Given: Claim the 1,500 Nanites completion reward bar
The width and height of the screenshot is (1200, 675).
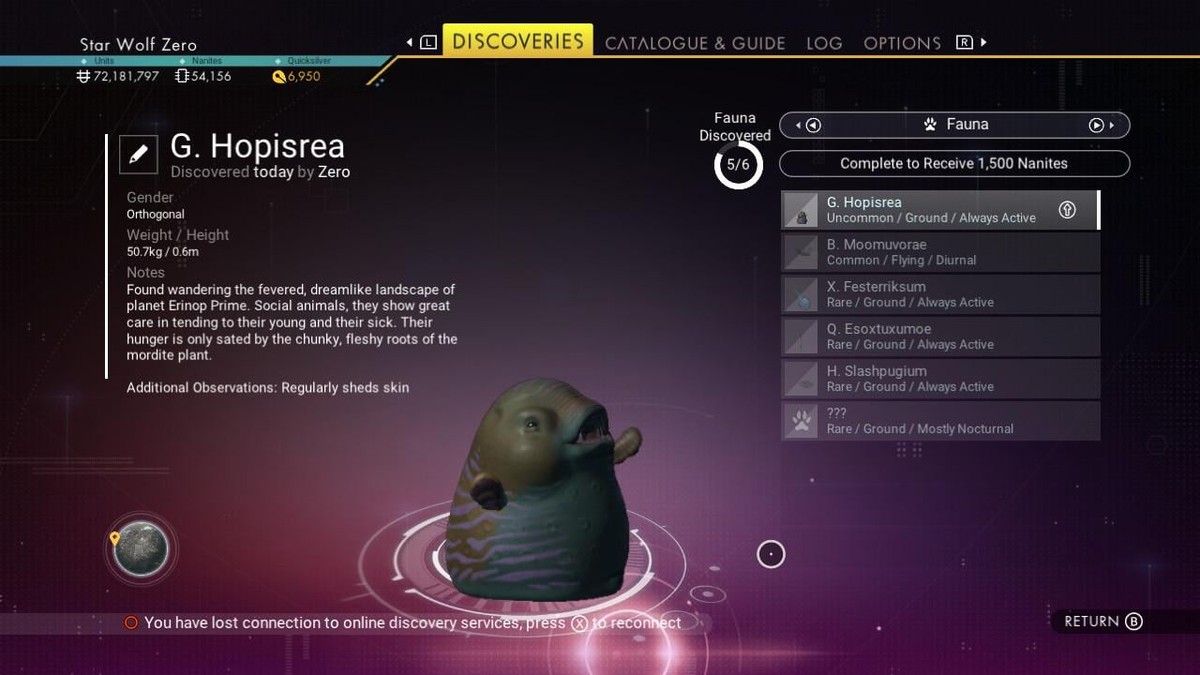Looking at the screenshot, I should coord(954,163).
